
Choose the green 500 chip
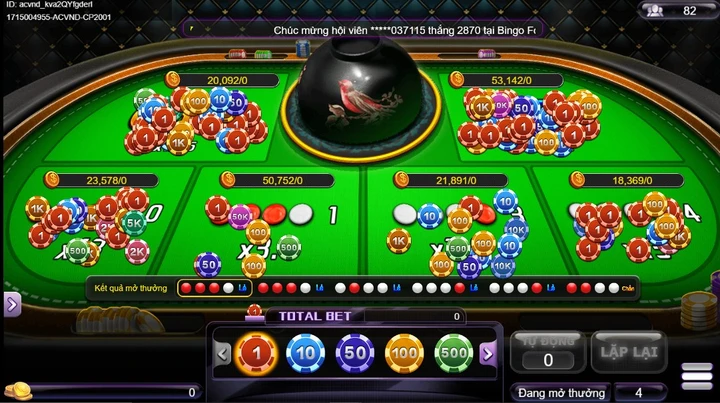tap(454, 354)
